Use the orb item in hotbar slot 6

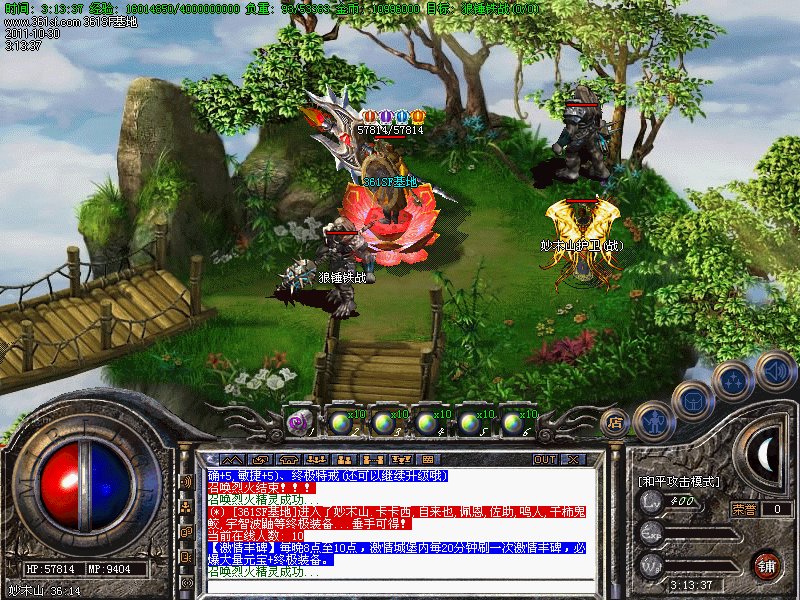click(x=513, y=423)
